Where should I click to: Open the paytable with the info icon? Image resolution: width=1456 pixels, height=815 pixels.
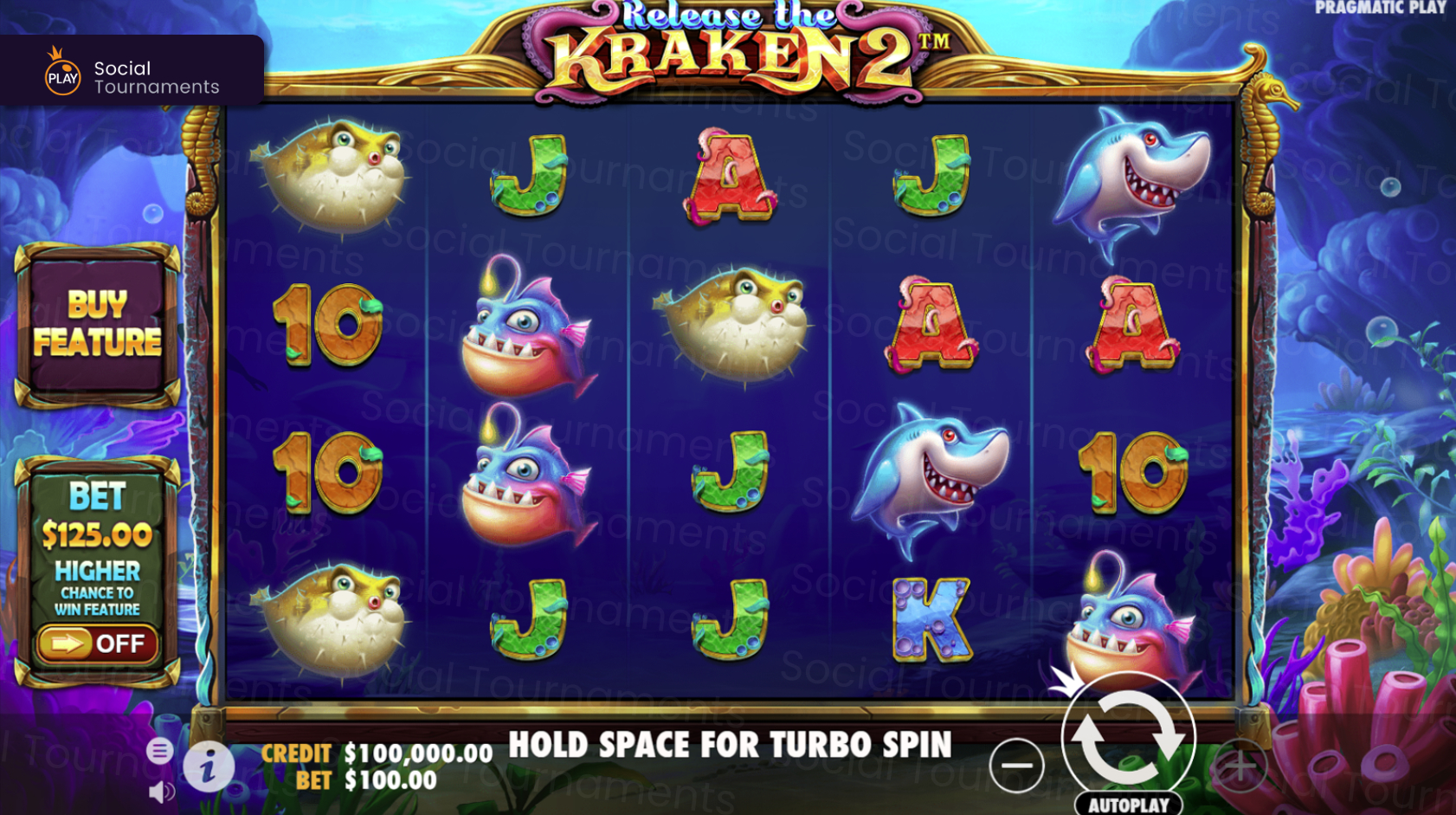[208, 767]
